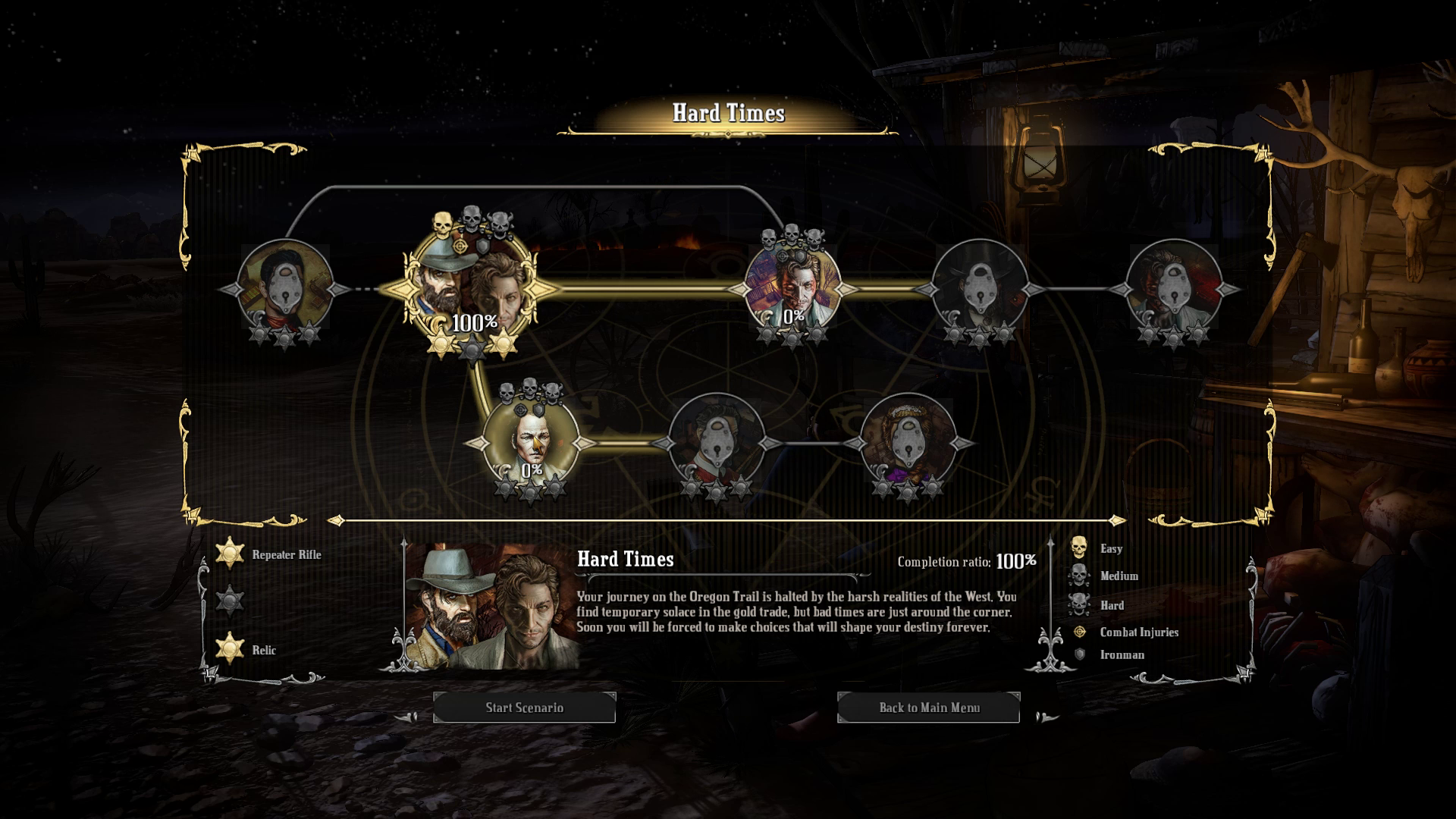The width and height of the screenshot is (1456, 819).
Task: Start the Hard Times scenario
Action: tap(524, 708)
